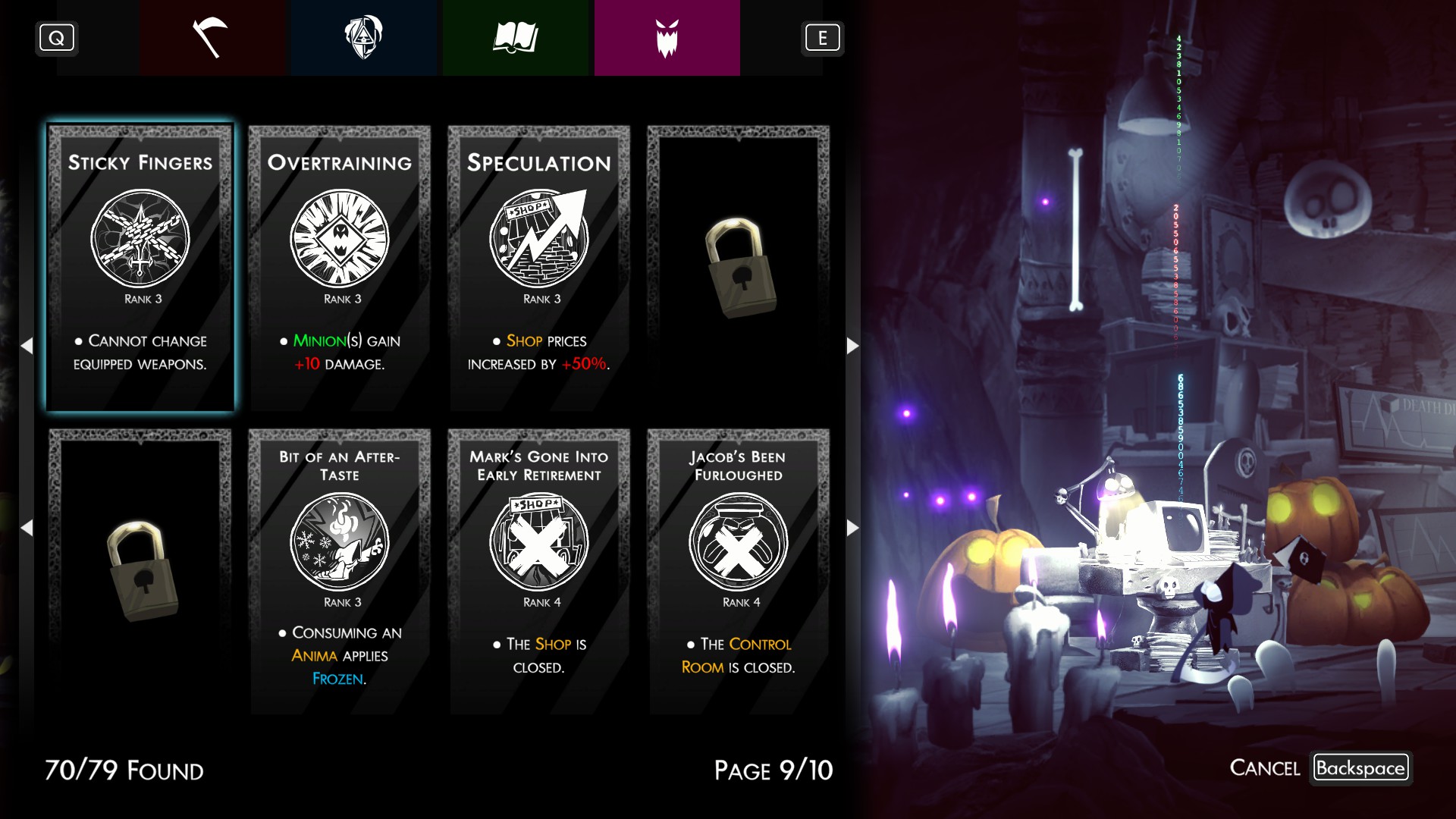Pick the Speculation curse card

[538, 268]
